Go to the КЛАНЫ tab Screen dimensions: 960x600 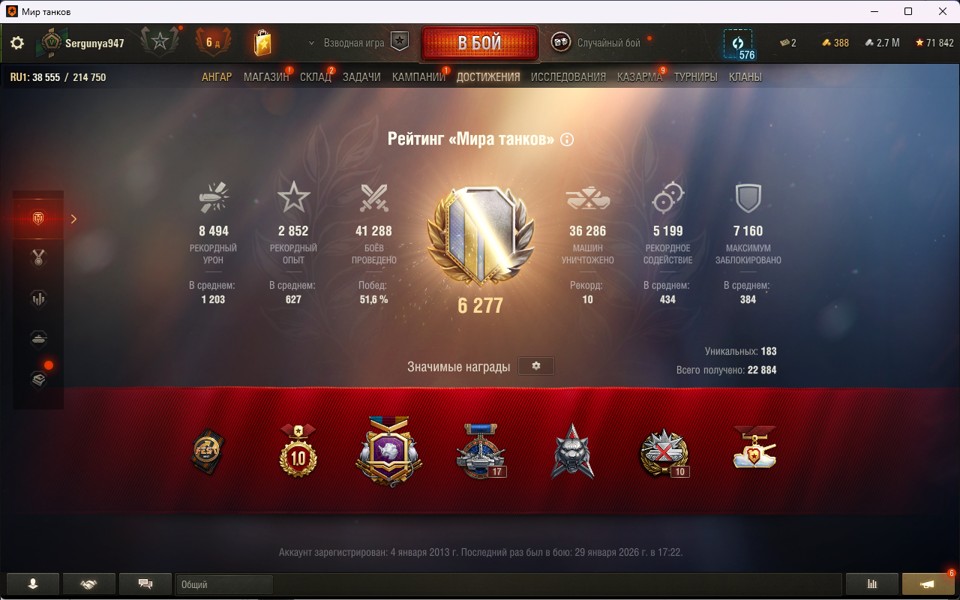pos(745,77)
